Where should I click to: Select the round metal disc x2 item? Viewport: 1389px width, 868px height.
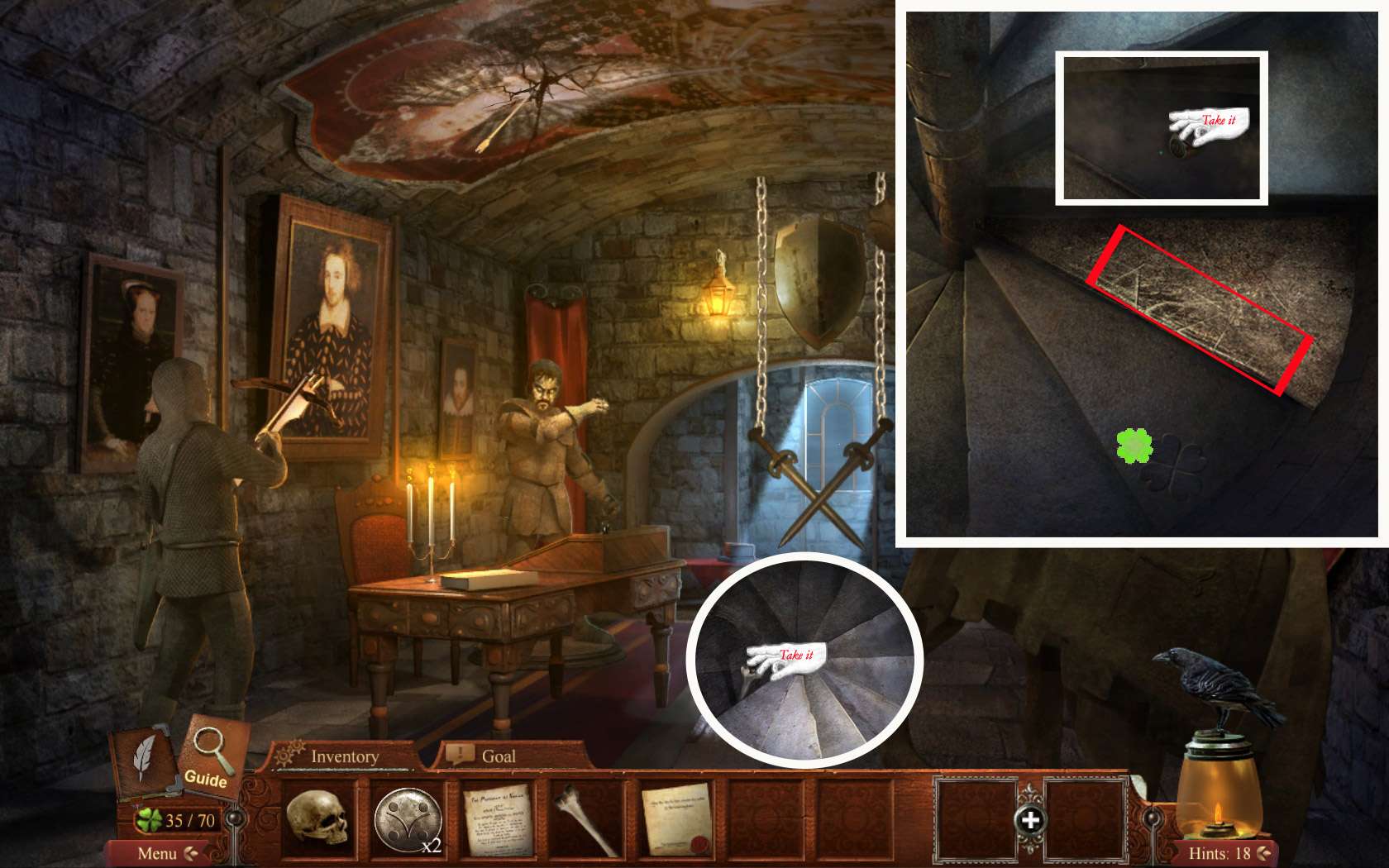coord(408,819)
